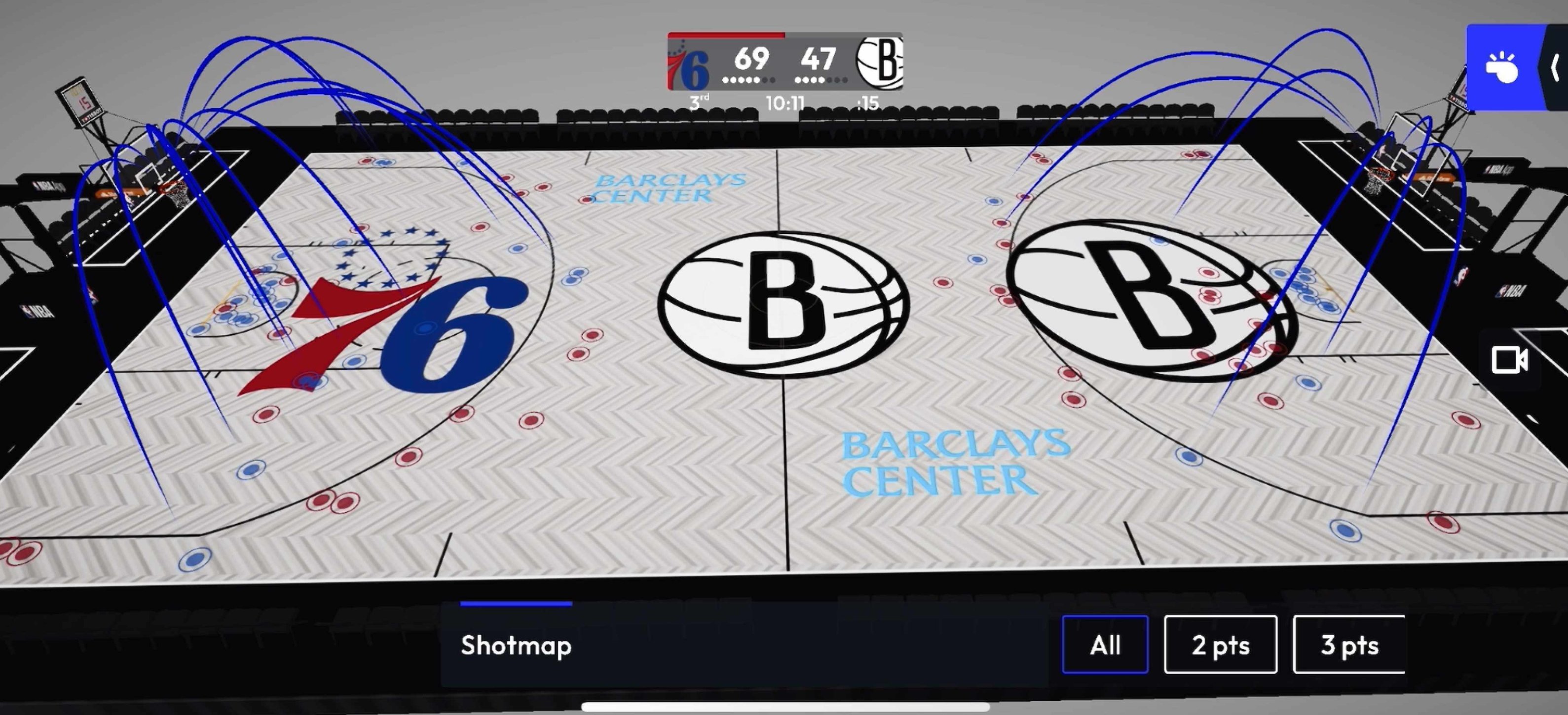Filter the shotmap to 2 pts

(x=1220, y=645)
